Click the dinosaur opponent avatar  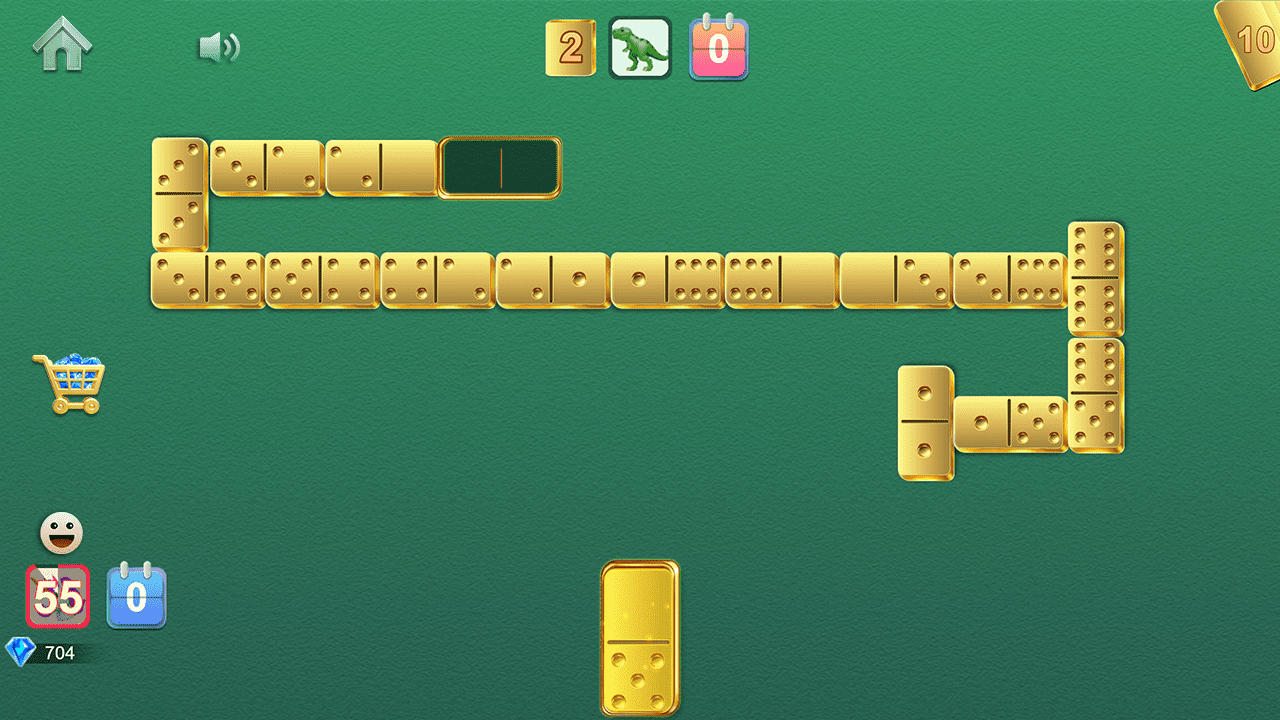click(x=639, y=47)
